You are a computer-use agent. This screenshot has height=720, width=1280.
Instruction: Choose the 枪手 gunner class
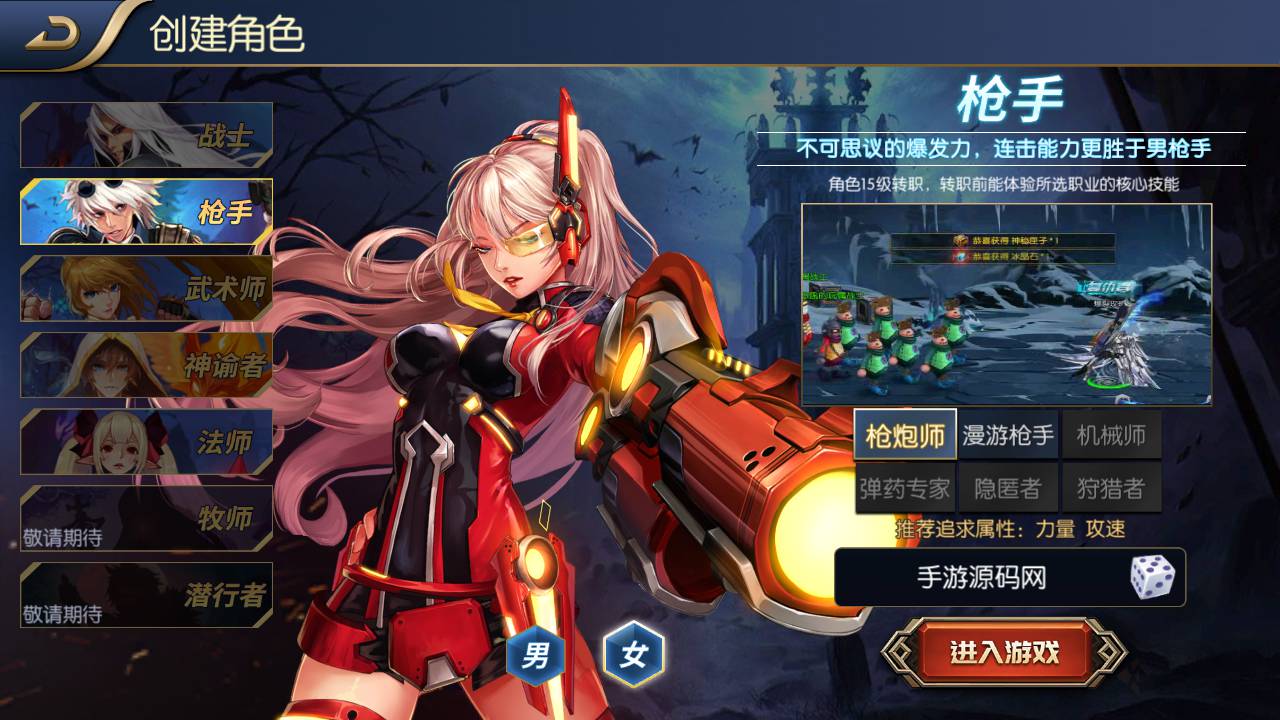147,212
